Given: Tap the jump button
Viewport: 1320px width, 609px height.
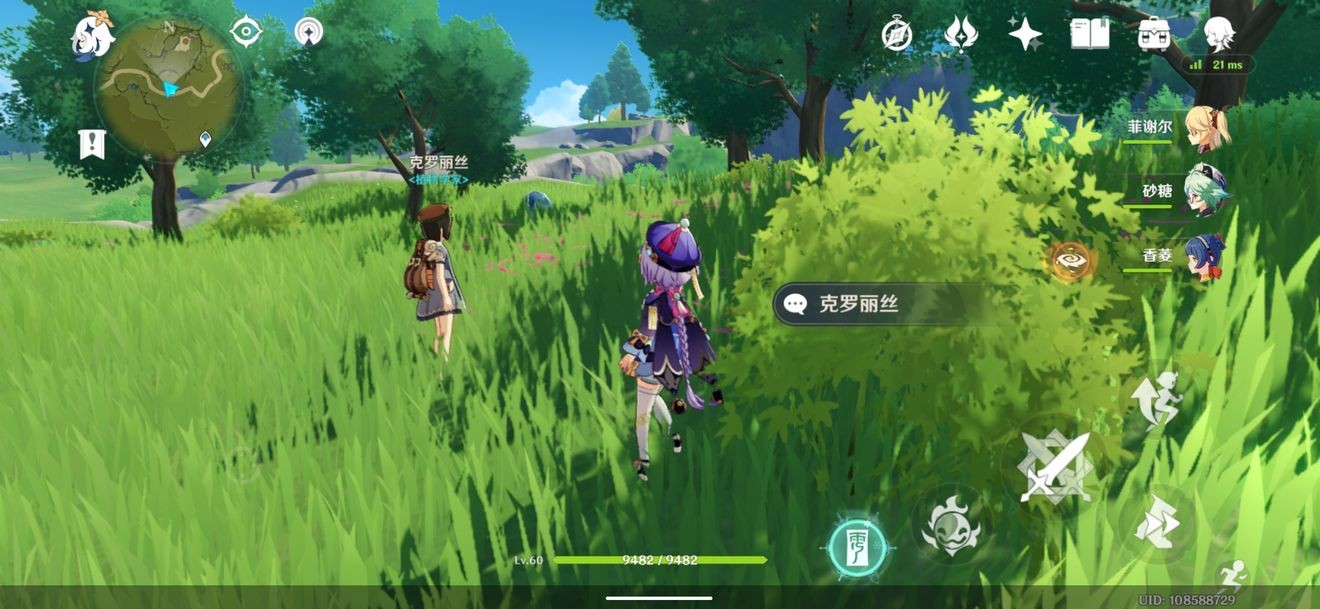Looking at the screenshot, I should [x=1157, y=397].
